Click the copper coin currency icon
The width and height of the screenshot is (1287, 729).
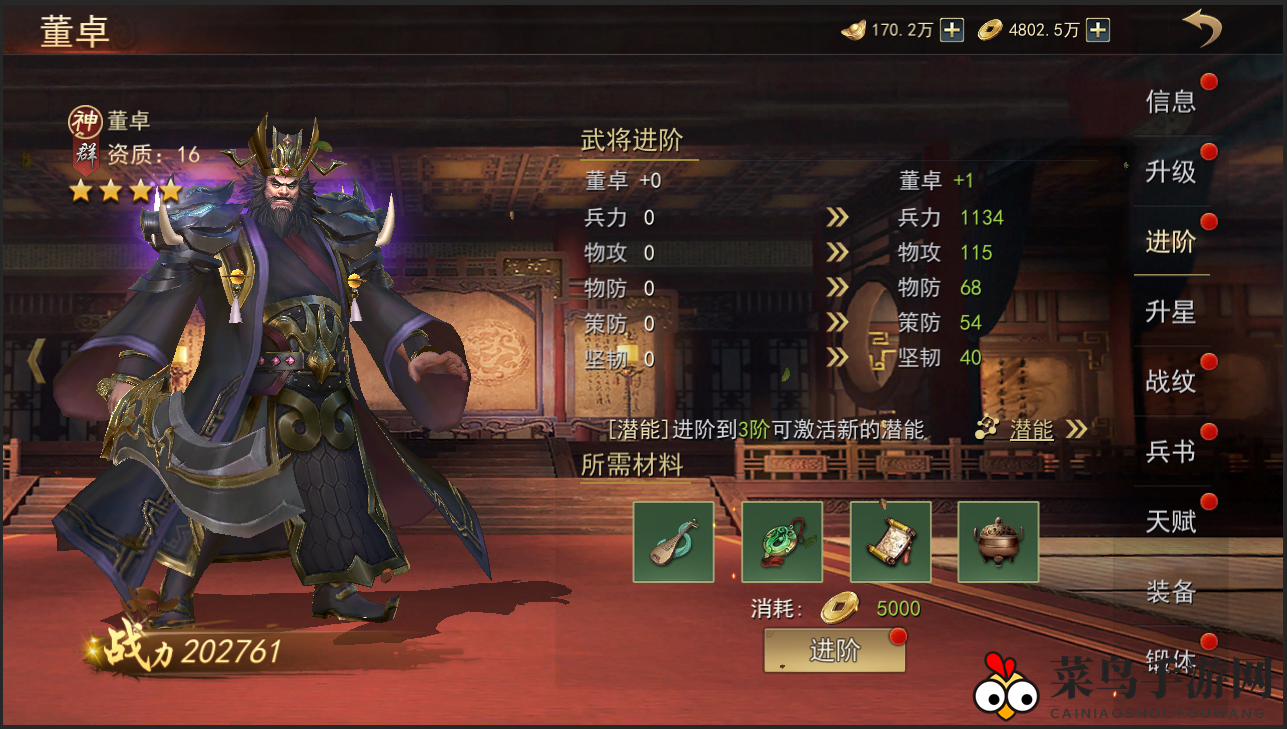[x=990, y=30]
